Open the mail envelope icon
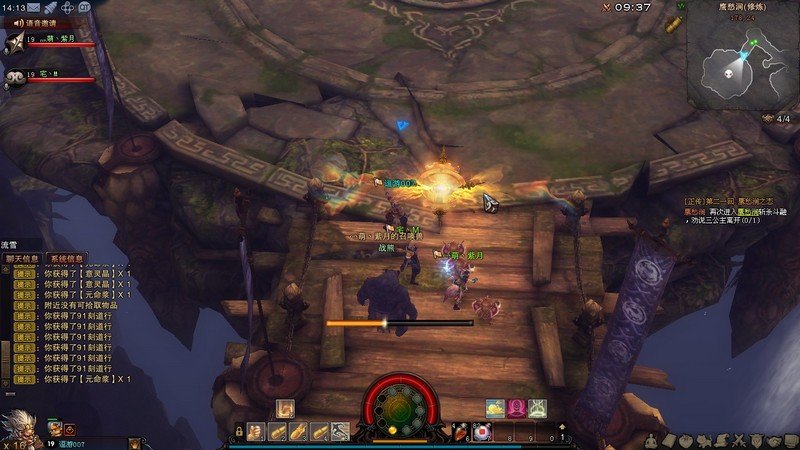 (x=34, y=7)
